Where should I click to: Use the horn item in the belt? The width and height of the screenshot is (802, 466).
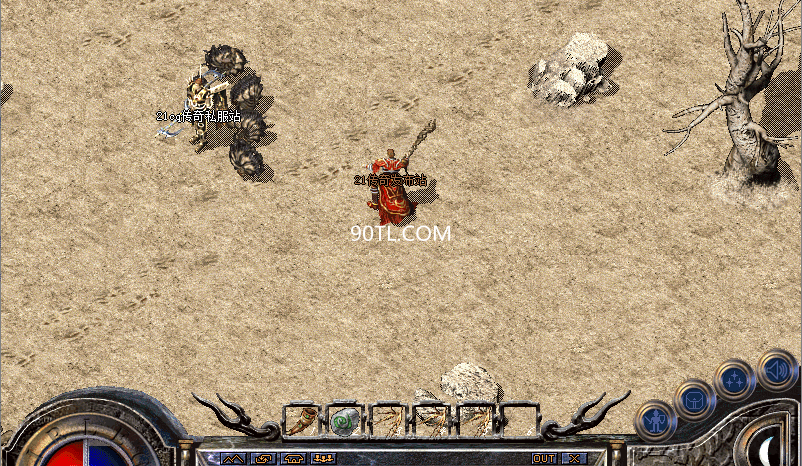[301, 420]
